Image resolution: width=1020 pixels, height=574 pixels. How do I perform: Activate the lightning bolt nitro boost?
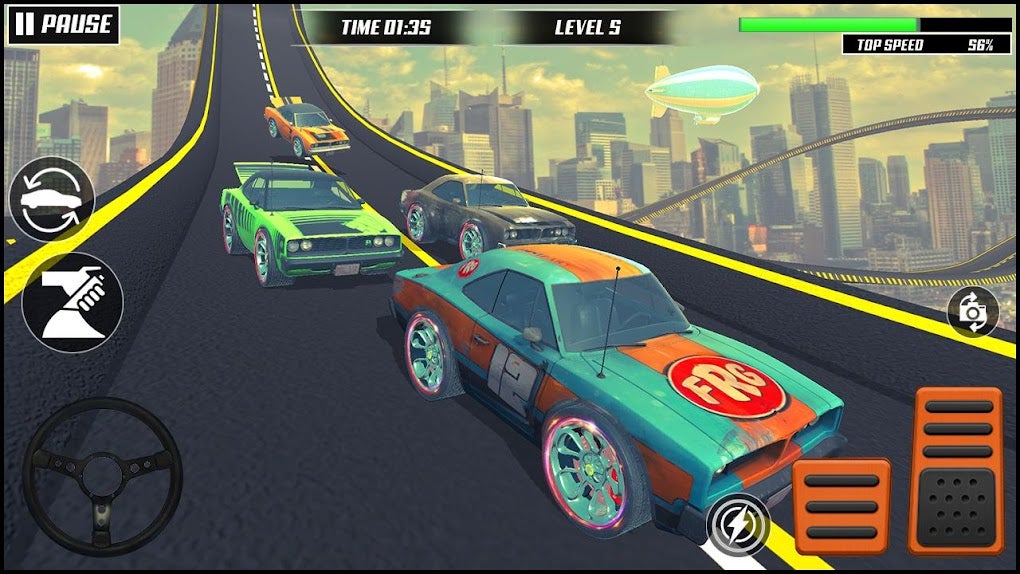pyautogui.click(x=737, y=526)
